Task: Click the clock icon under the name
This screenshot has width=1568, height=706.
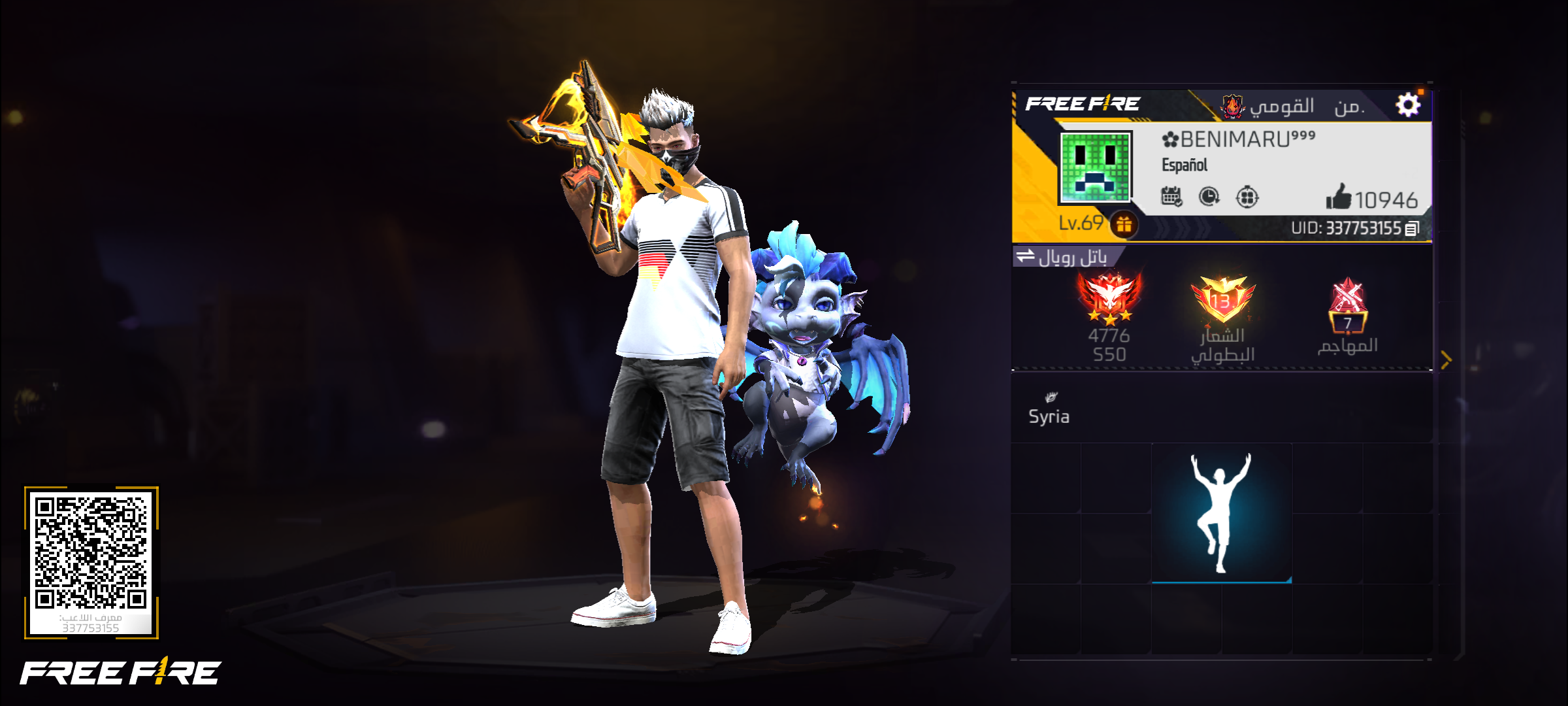Action: click(1209, 196)
